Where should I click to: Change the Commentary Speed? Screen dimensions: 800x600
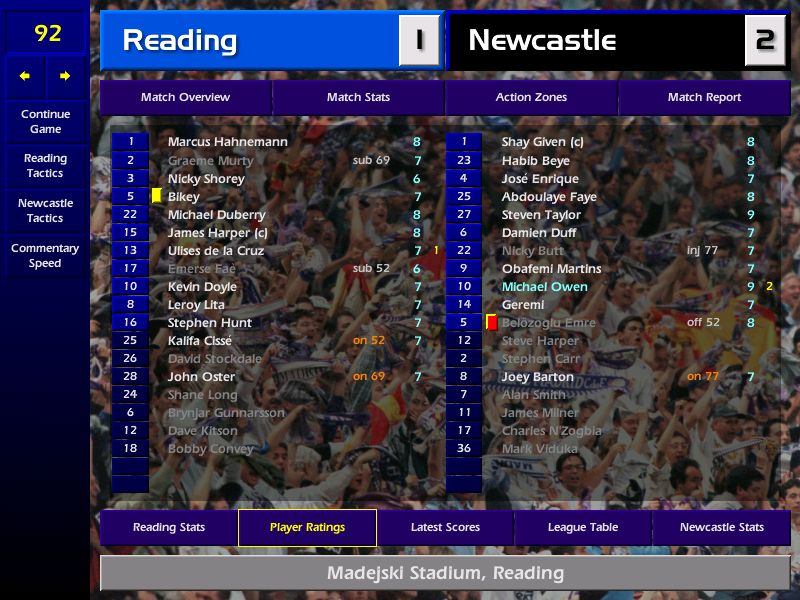[45, 256]
